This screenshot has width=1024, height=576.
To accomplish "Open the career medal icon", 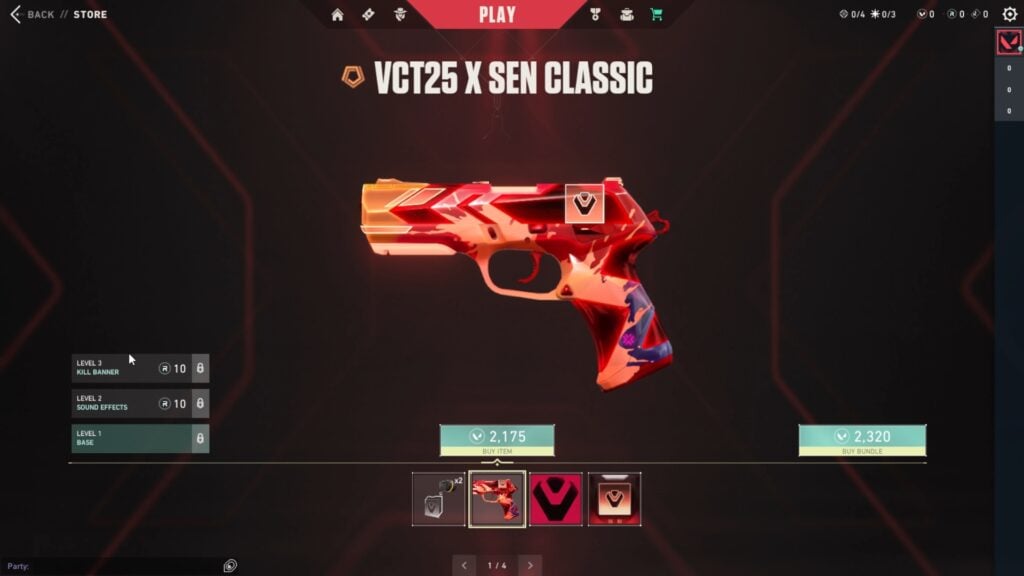I will point(595,14).
